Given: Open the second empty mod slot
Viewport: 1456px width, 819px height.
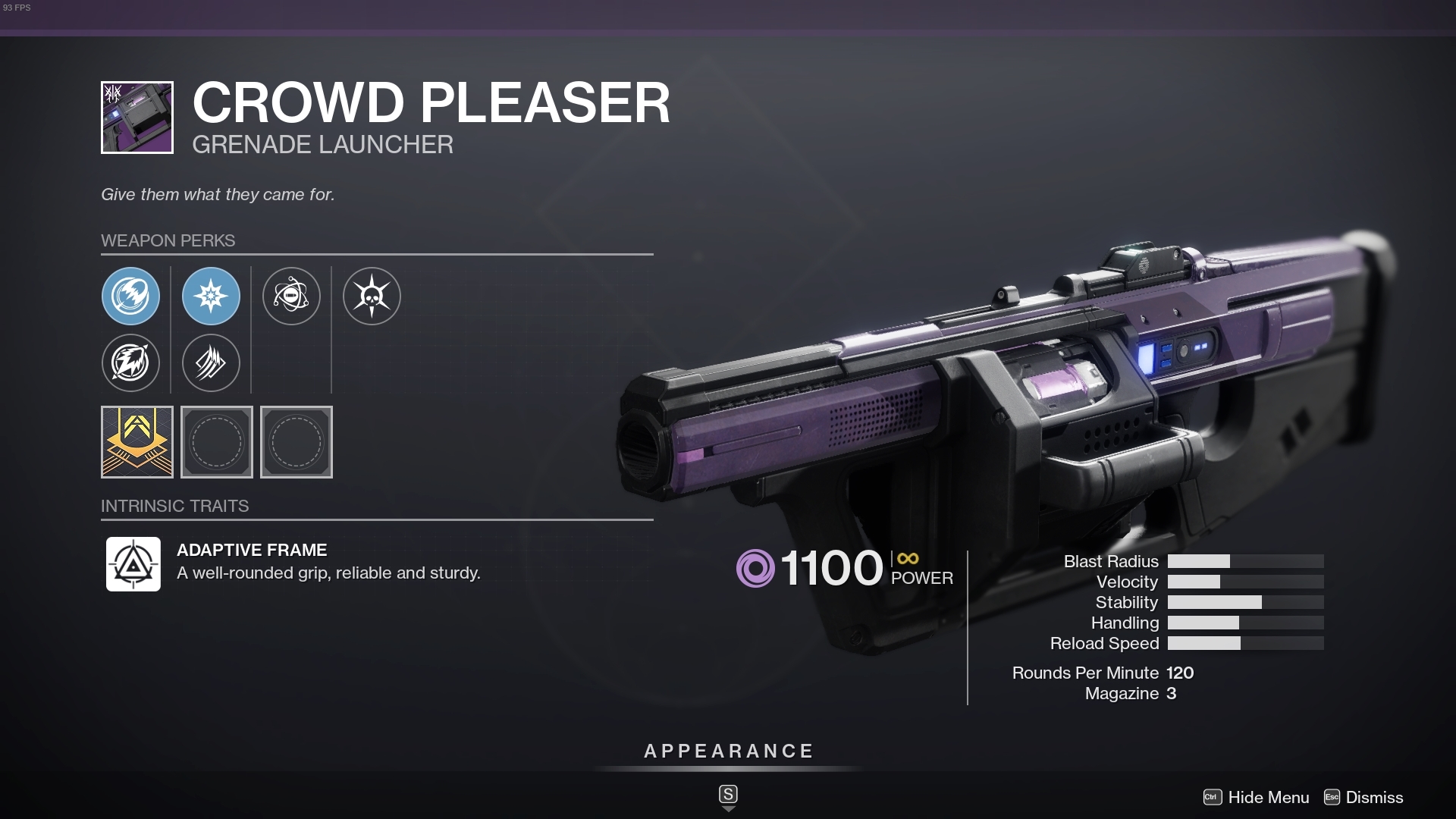Looking at the screenshot, I should point(296,442).
